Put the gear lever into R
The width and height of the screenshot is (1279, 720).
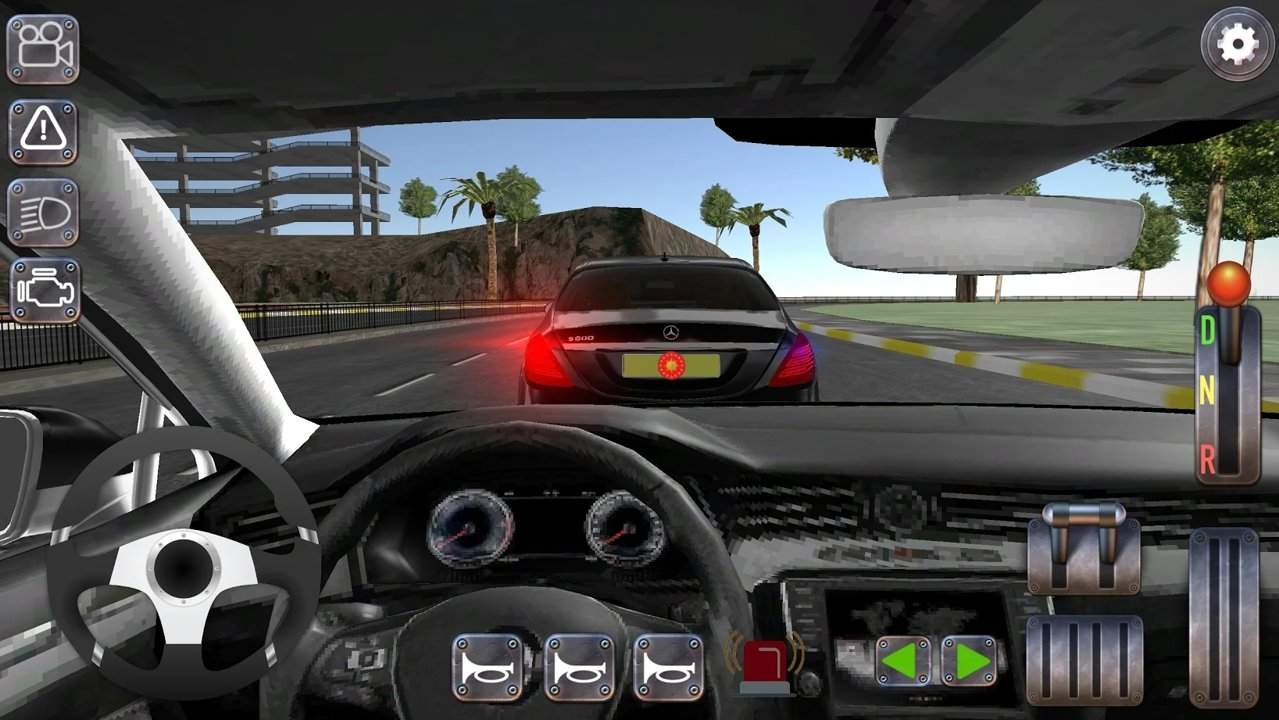1207,459
